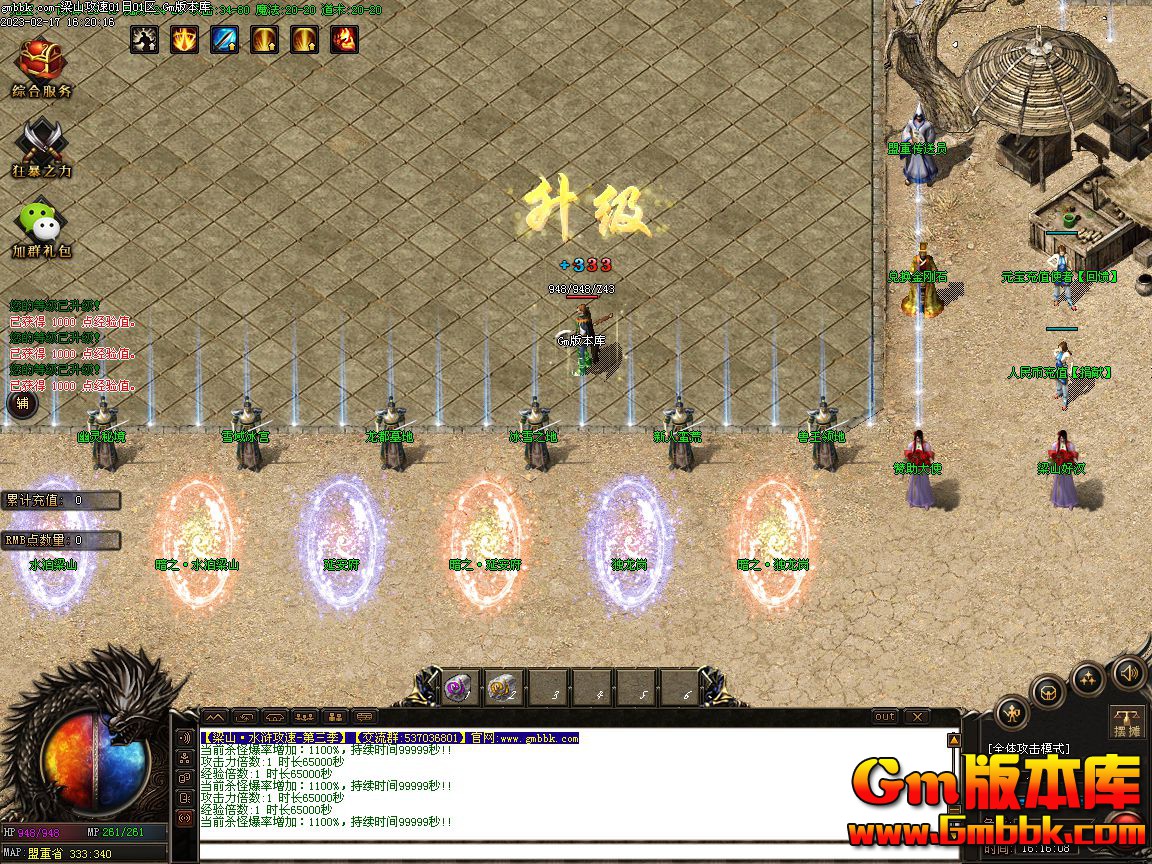Screen dimensions: 1152x864
Task: Click the chat panel's out button
Action: pyautogui.click(x=885, y=717)
